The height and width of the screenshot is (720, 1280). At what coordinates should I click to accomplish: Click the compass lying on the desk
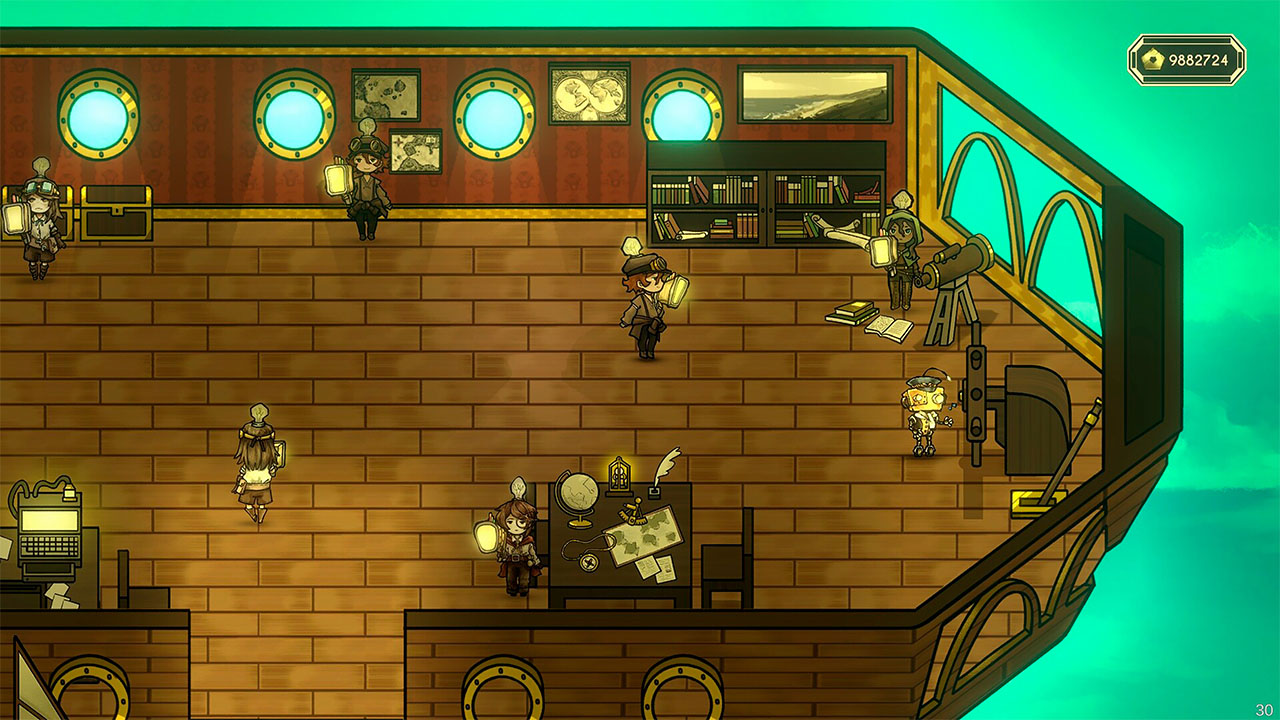click(588, 562)
